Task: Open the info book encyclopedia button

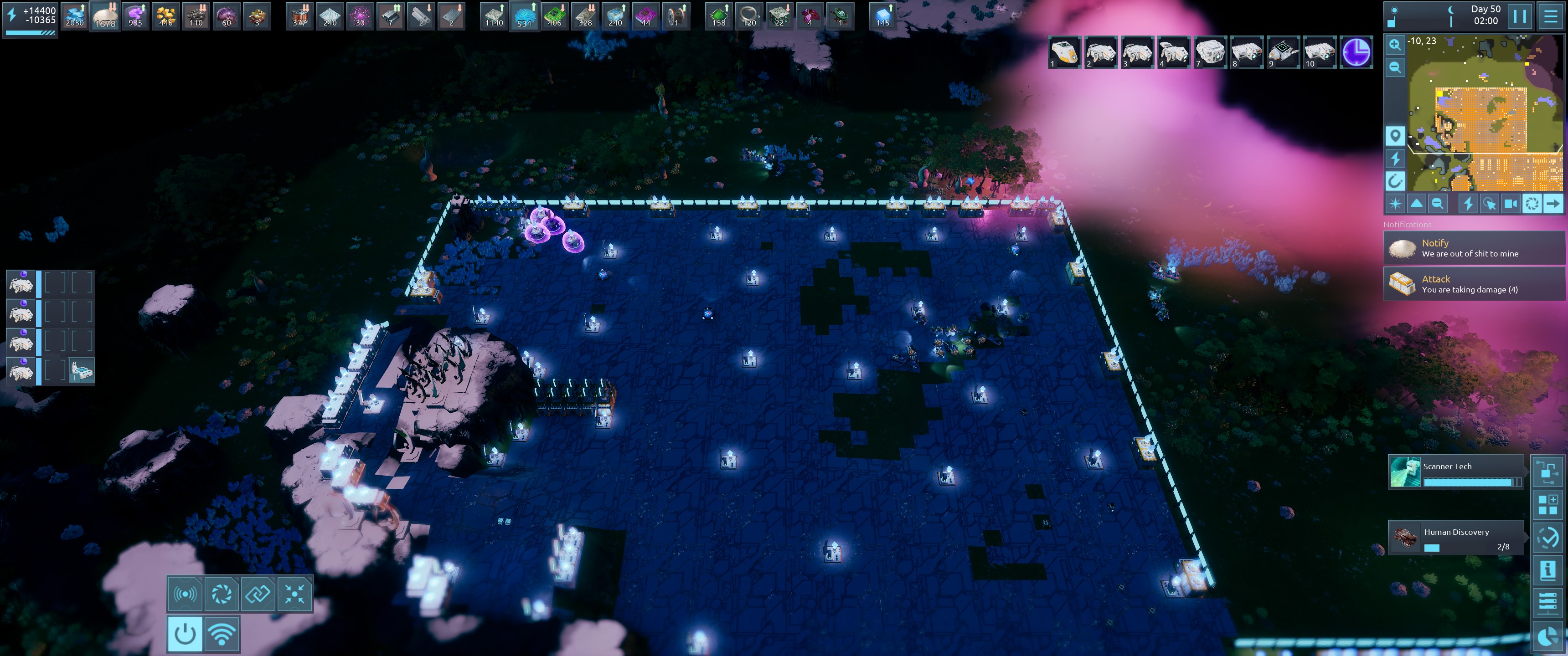Action: [x=1547, y=570]
